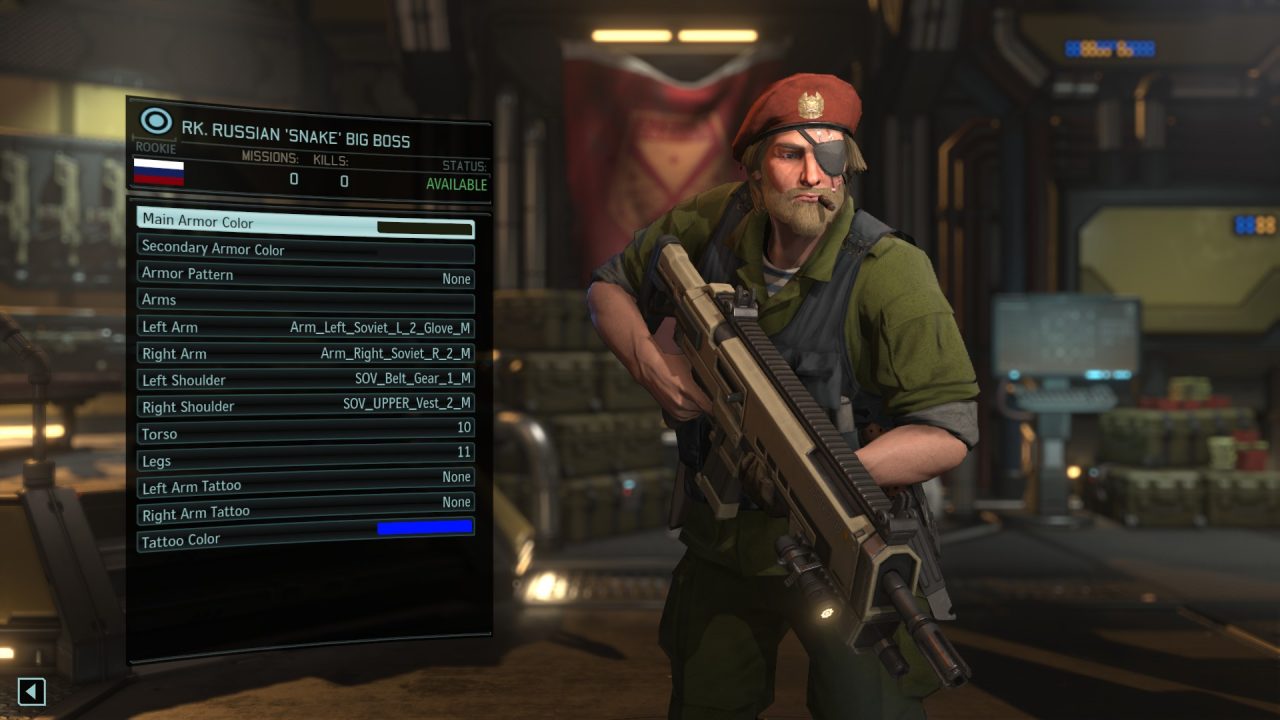Select the Legs customization row
Viewport: 1280px width, 720px height.
pos(305,458)
